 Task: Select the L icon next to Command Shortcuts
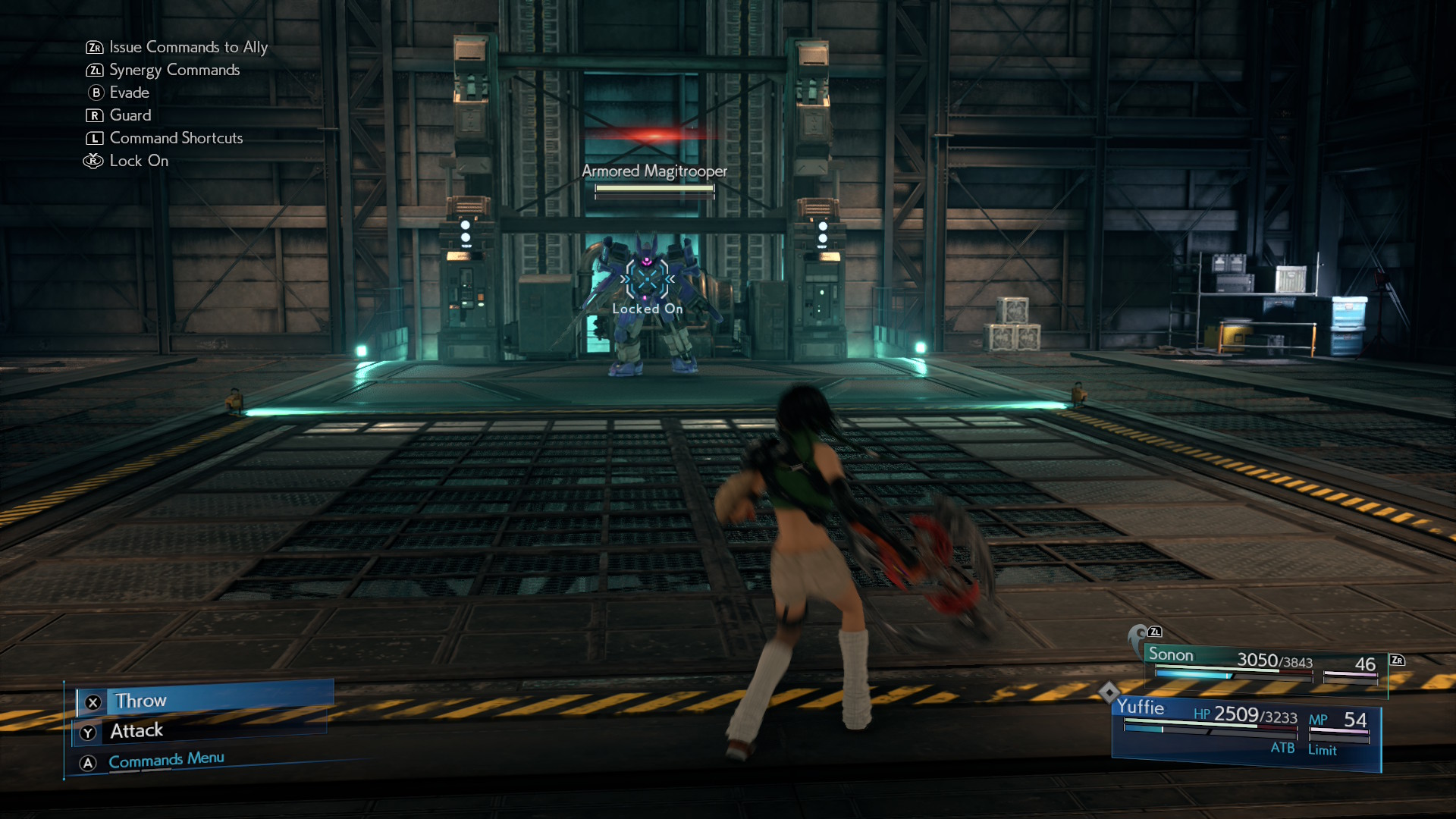click(x=93, y=138)
